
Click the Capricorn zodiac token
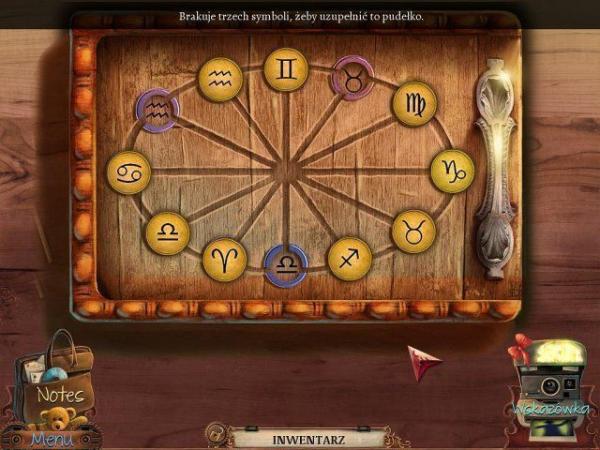click(451, 170)
